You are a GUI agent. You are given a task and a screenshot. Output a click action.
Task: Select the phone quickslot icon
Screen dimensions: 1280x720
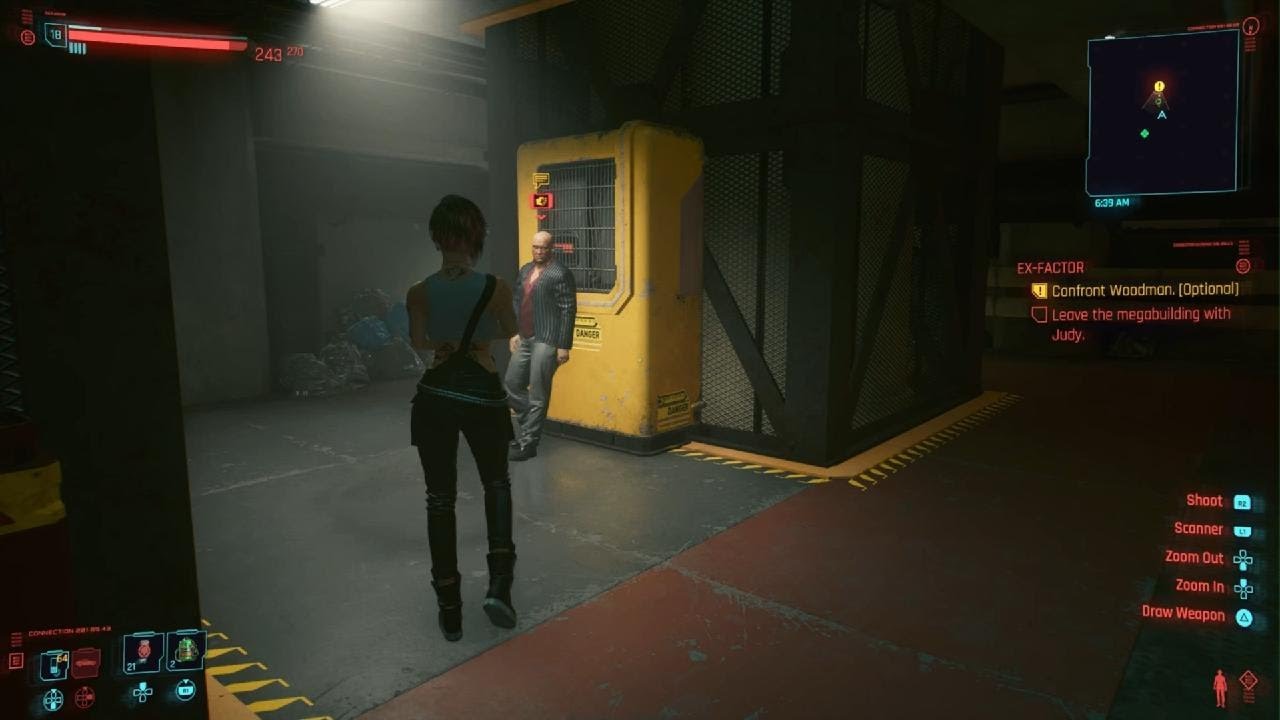pyautogui.click(x=54, y=661)
